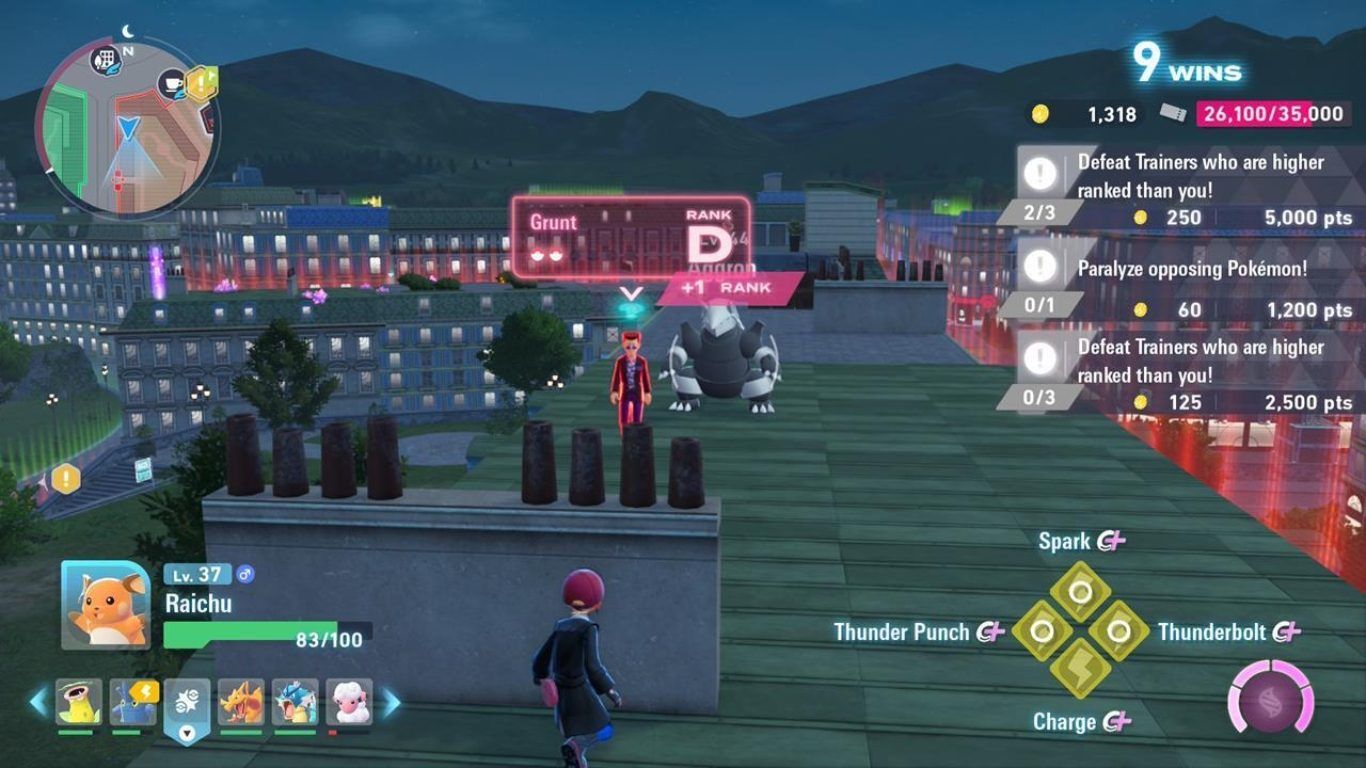Use the Charge move

click(x=1080, y=669)
